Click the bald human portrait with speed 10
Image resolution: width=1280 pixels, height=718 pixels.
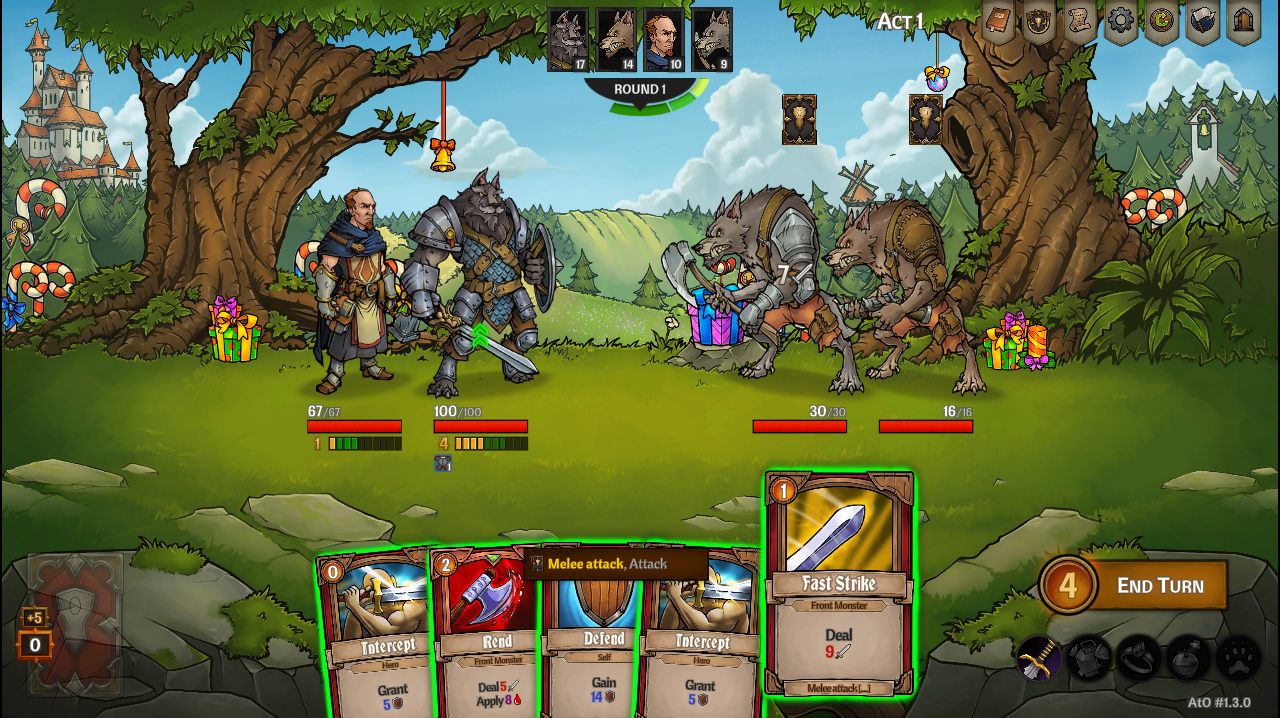pyautogui.click(x=663, y=39)
